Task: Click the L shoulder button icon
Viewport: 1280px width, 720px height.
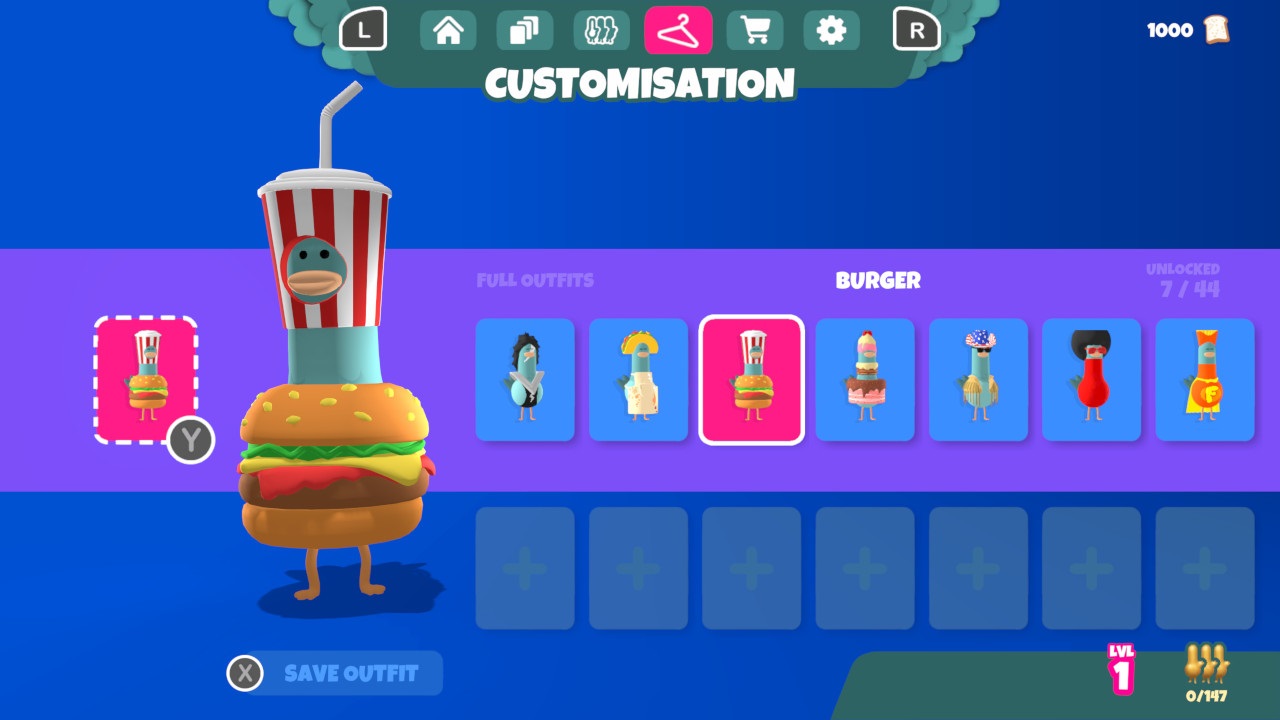Action: (364, 30)
